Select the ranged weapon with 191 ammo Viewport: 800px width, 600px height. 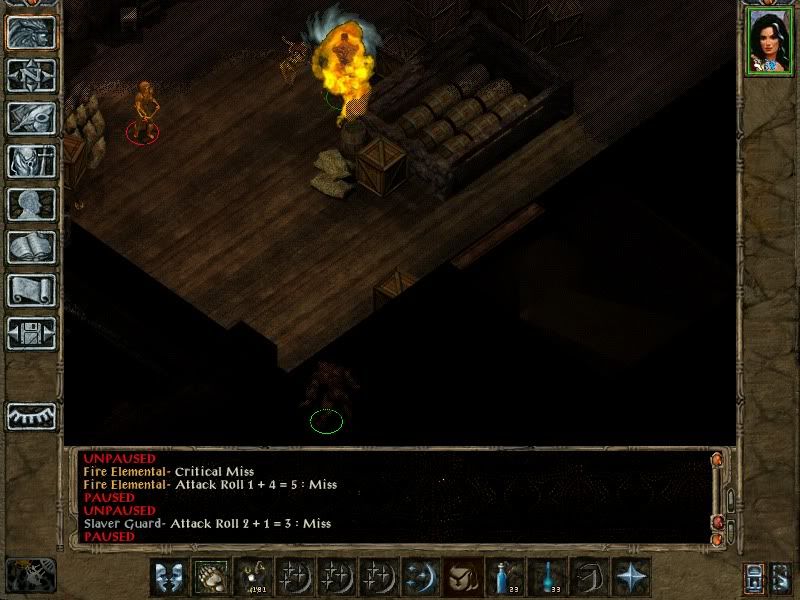click(252, 577)
